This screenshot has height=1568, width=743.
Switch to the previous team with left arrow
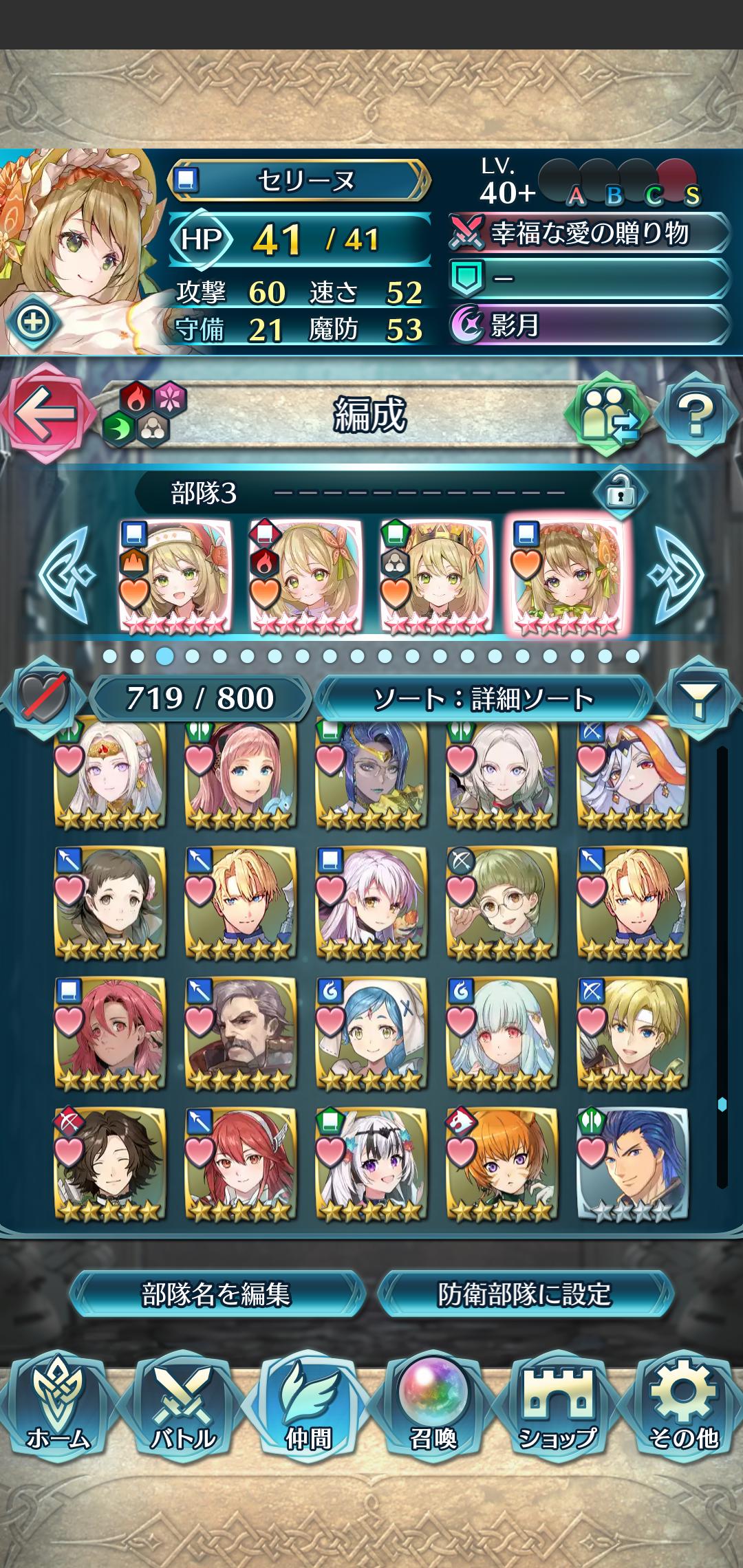[66, 574]
